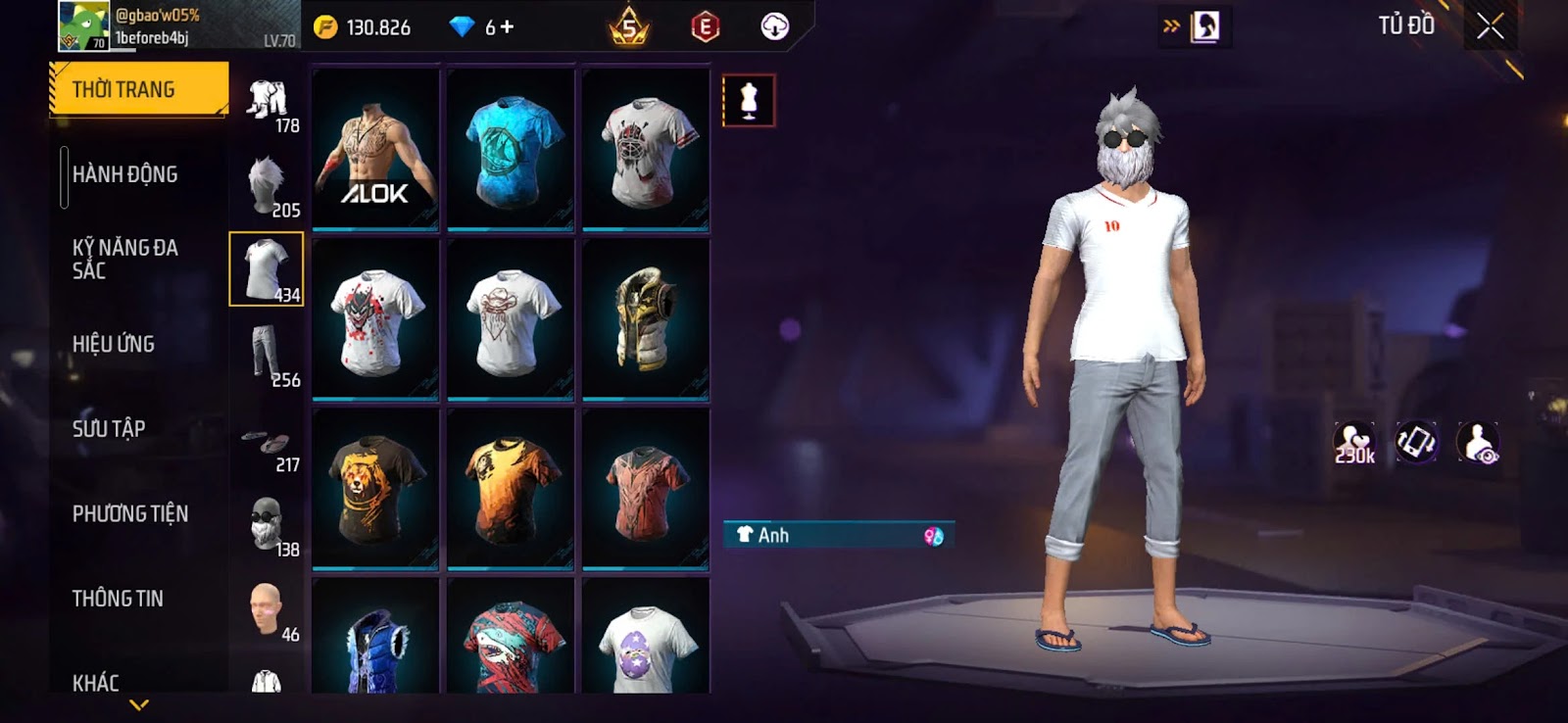This screenshot has width=1568, height=723.
Task: Open the Anh shirt info bar
Action: click(838, 535)
